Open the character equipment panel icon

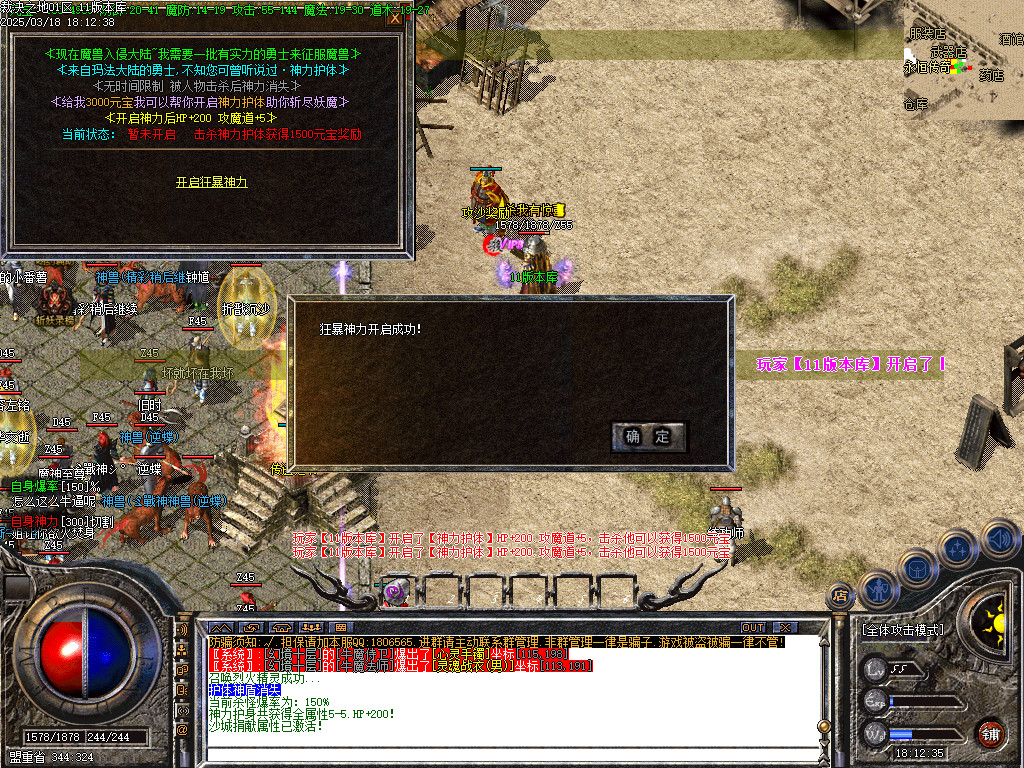(879, 591)
